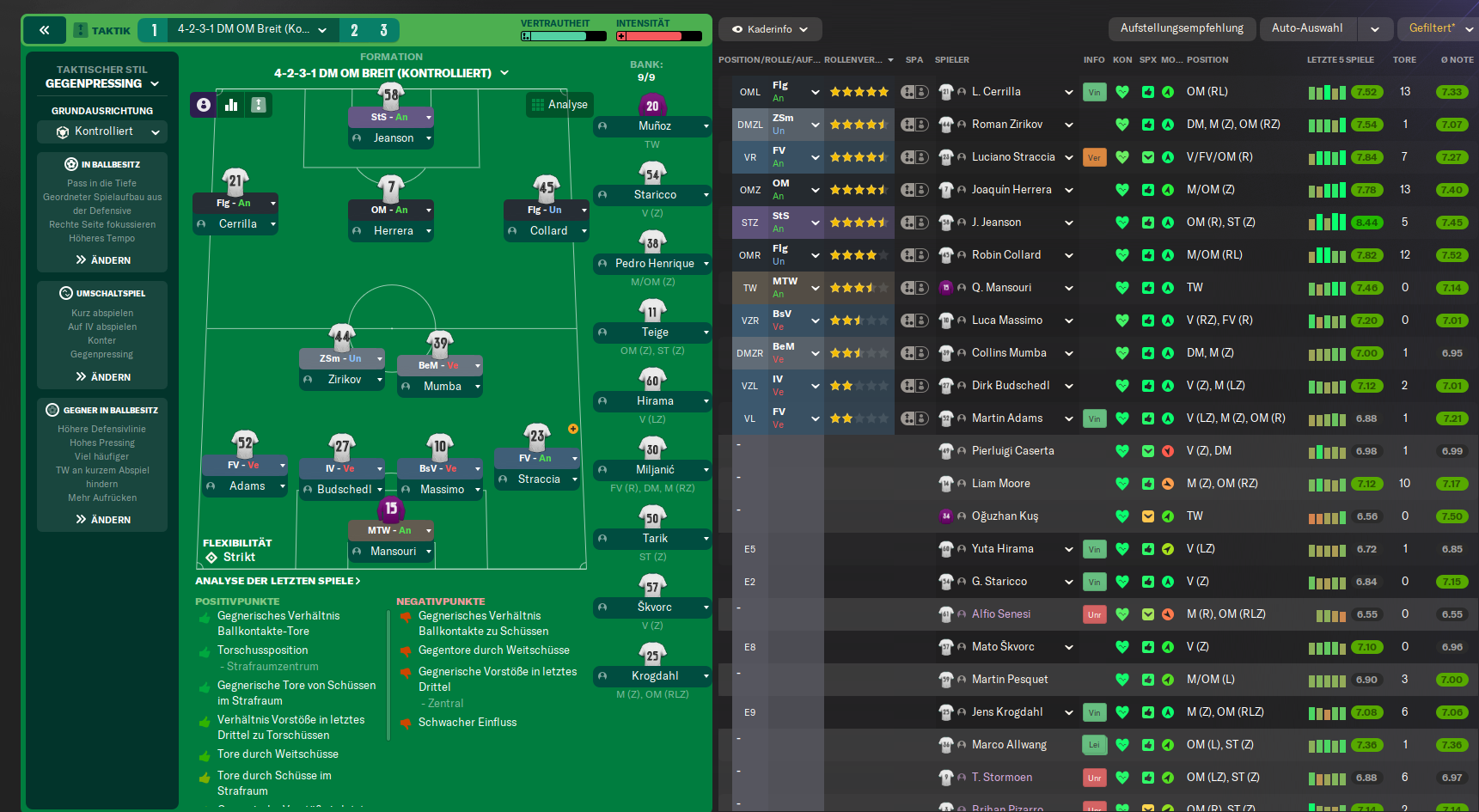Image resolution: width=1479 pixels, height=812 pixels.
Task: Click the morale arrow icon for Roman Zirikov
Action: 1167,124
